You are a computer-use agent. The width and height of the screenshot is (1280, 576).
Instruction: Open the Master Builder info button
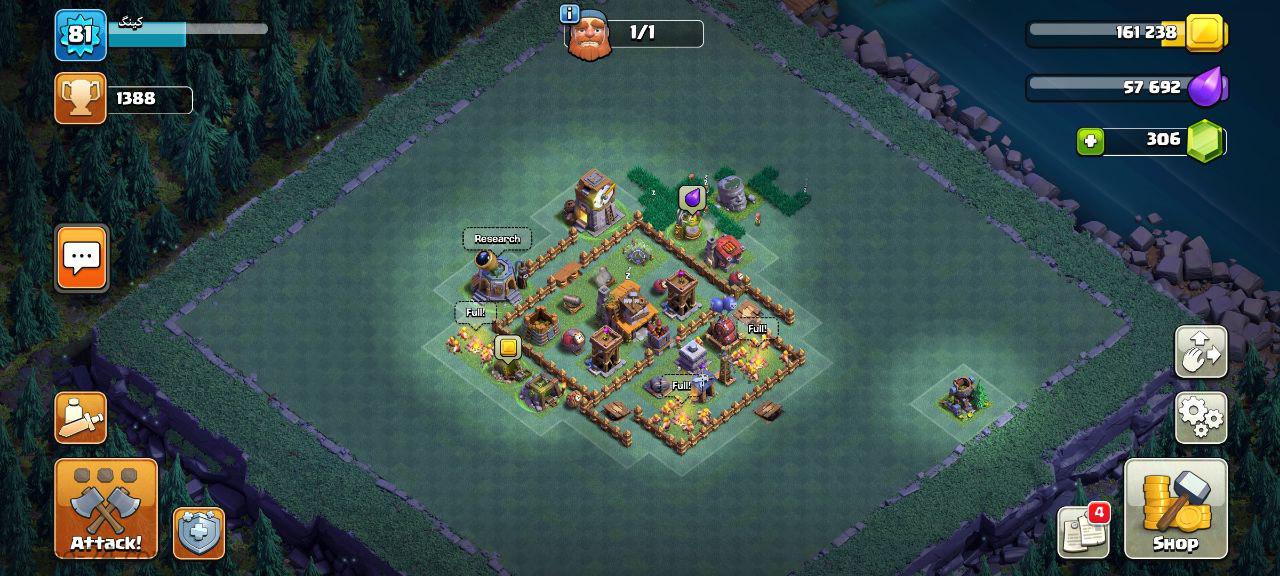[570, 14]
